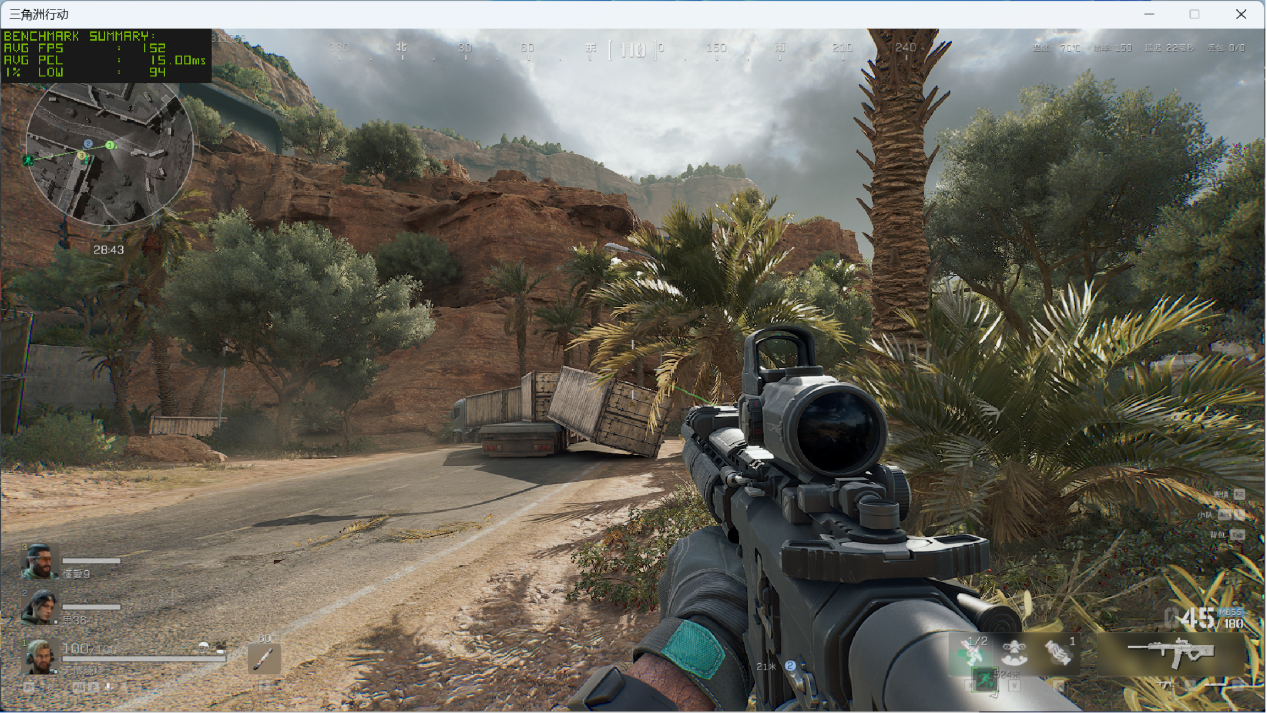
Task: Toggle the microphone icon below health bar
Action: tap(107, 687)
